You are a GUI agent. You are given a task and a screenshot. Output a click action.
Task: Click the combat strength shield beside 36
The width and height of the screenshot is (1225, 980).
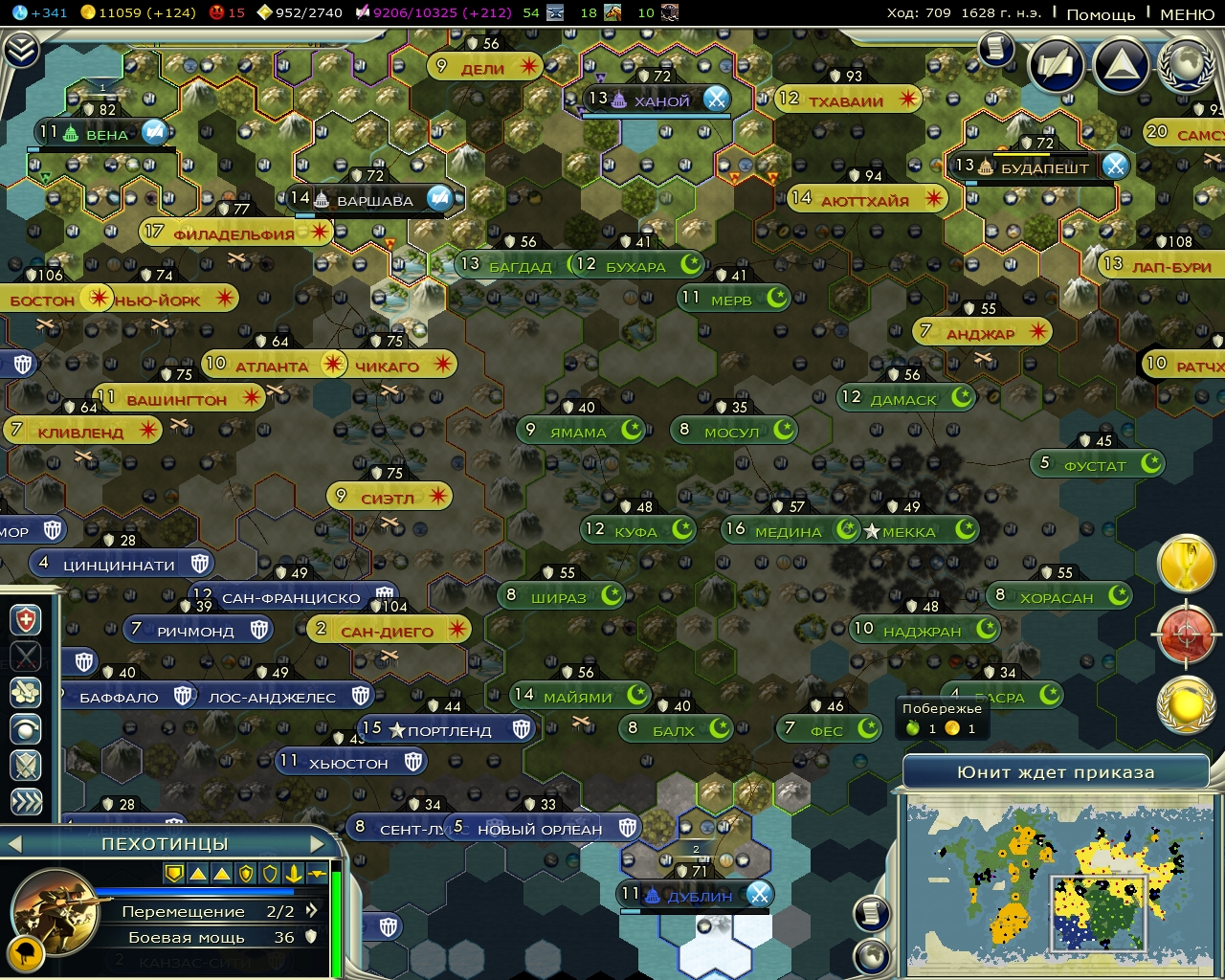pos(310,939)
